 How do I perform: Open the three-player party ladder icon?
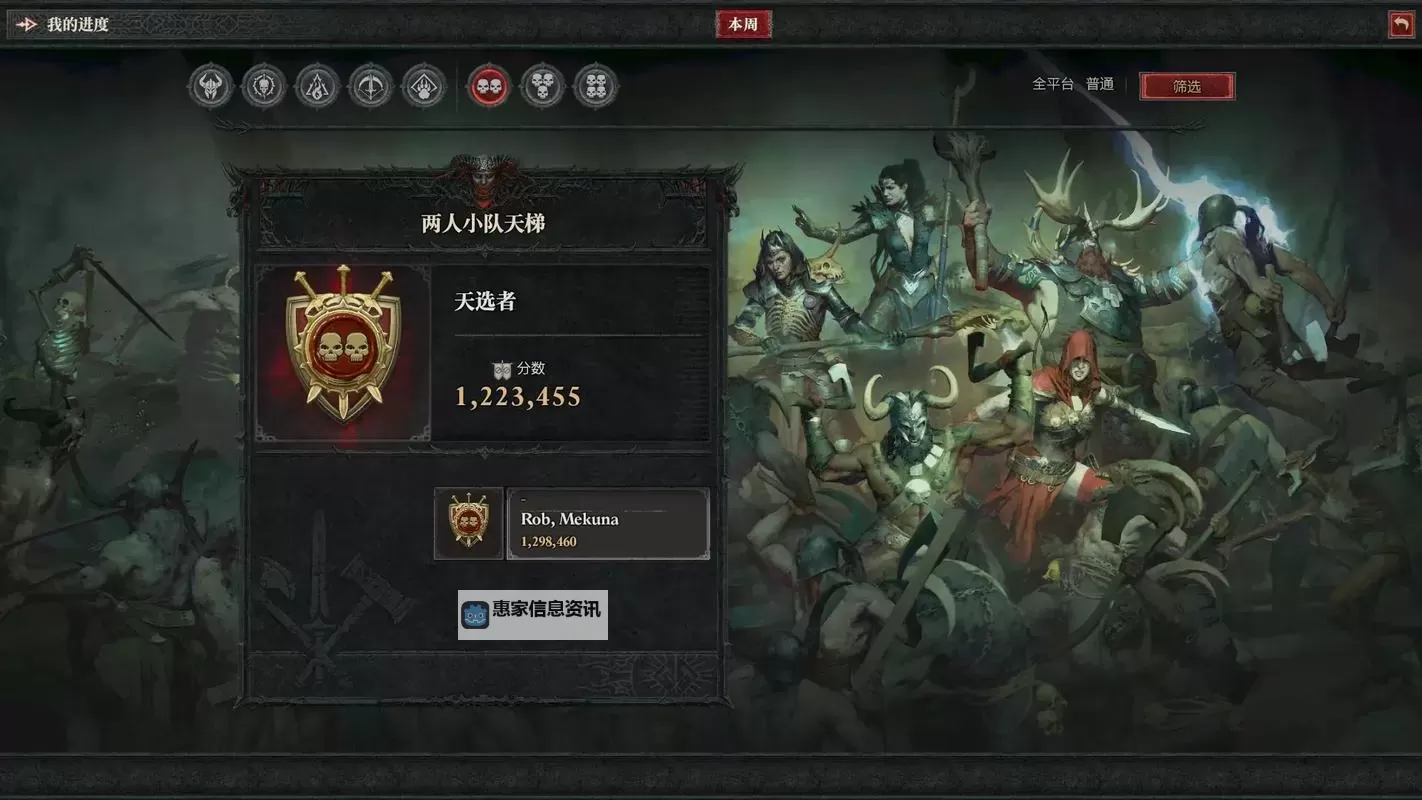(x=542, y=86)
